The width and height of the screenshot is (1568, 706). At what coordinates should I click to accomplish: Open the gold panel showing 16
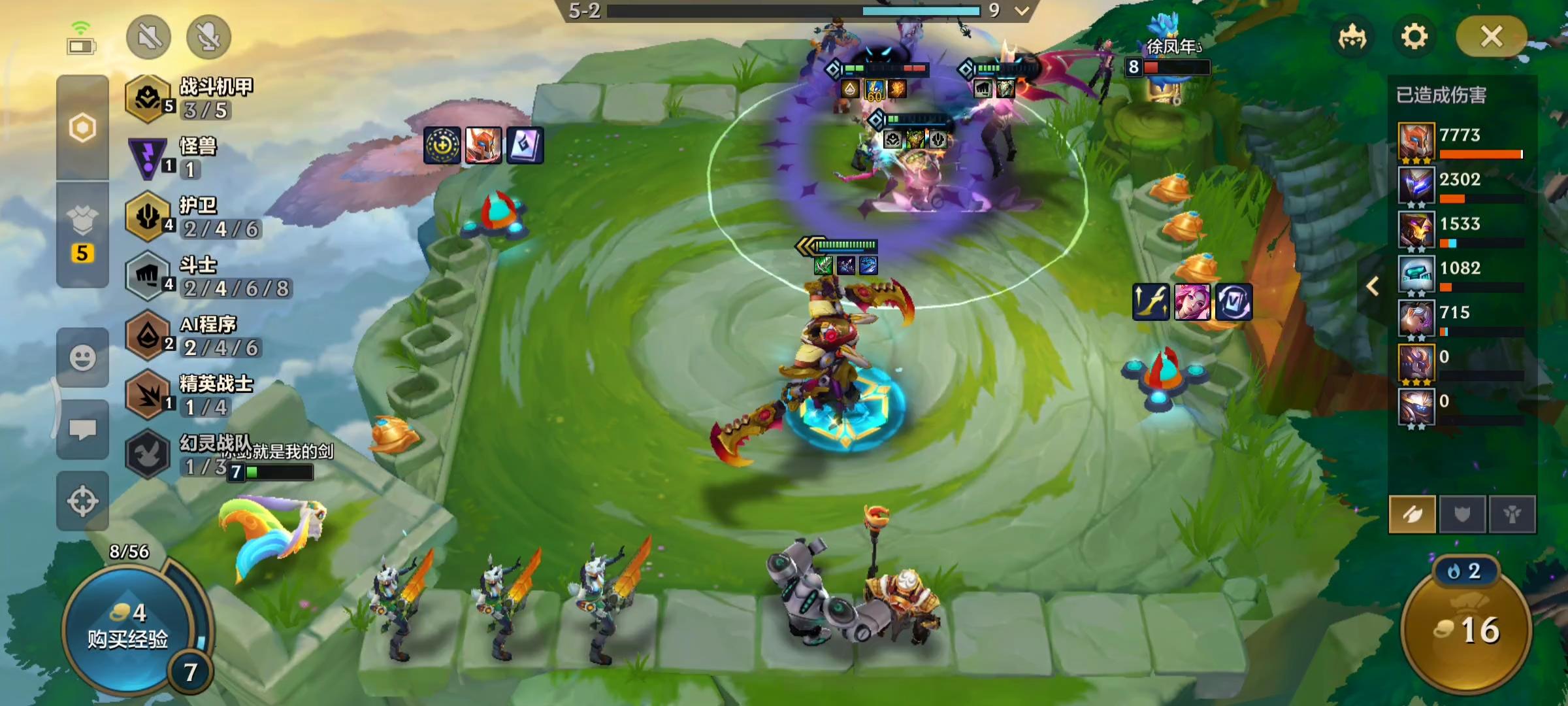pos(1467,629)
